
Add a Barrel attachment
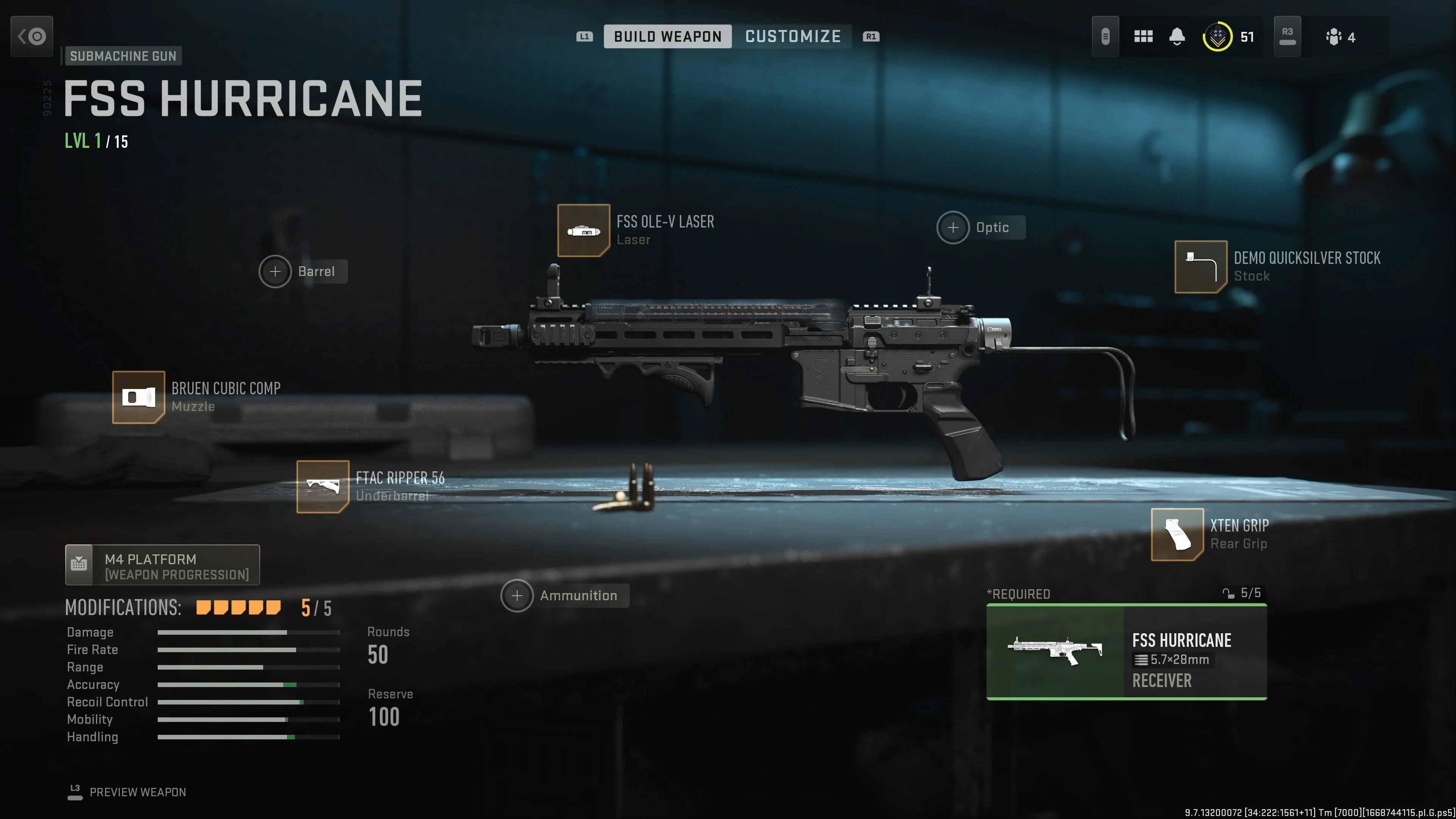[x=275, y=271]
